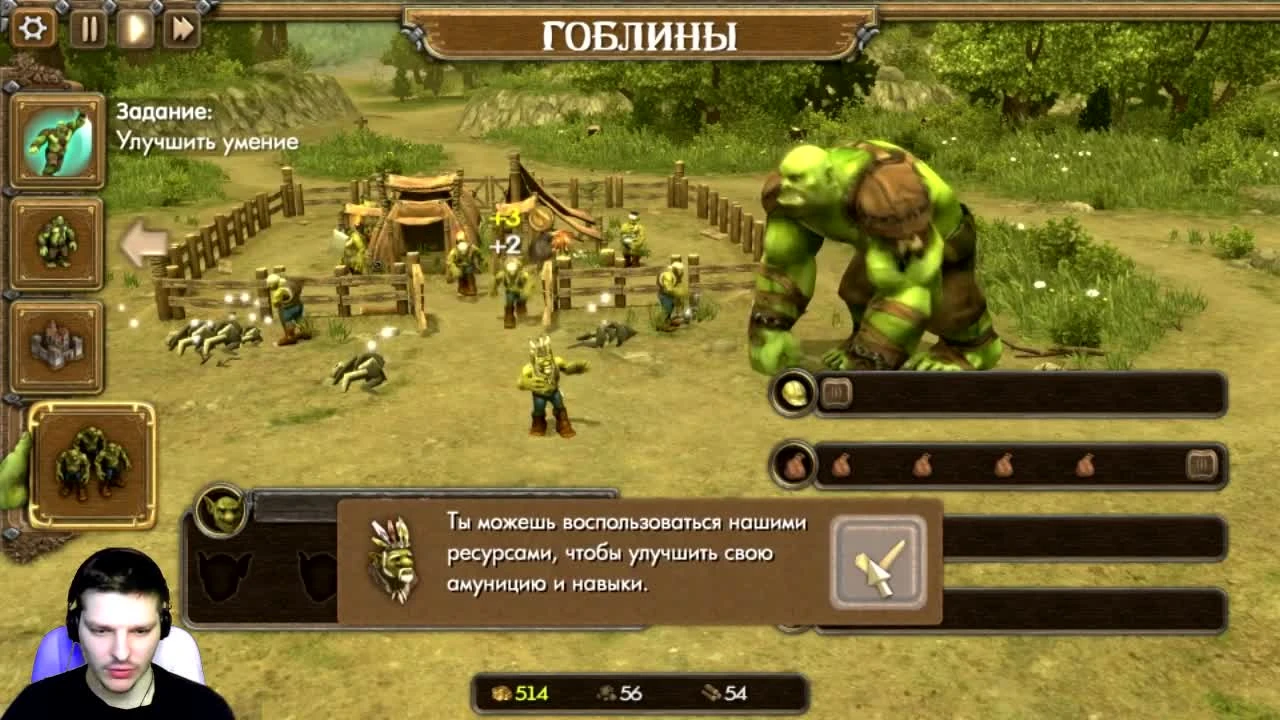The image size is (1280, 720).
Task: Pause the game with the pause button
Action: (87, 29)
